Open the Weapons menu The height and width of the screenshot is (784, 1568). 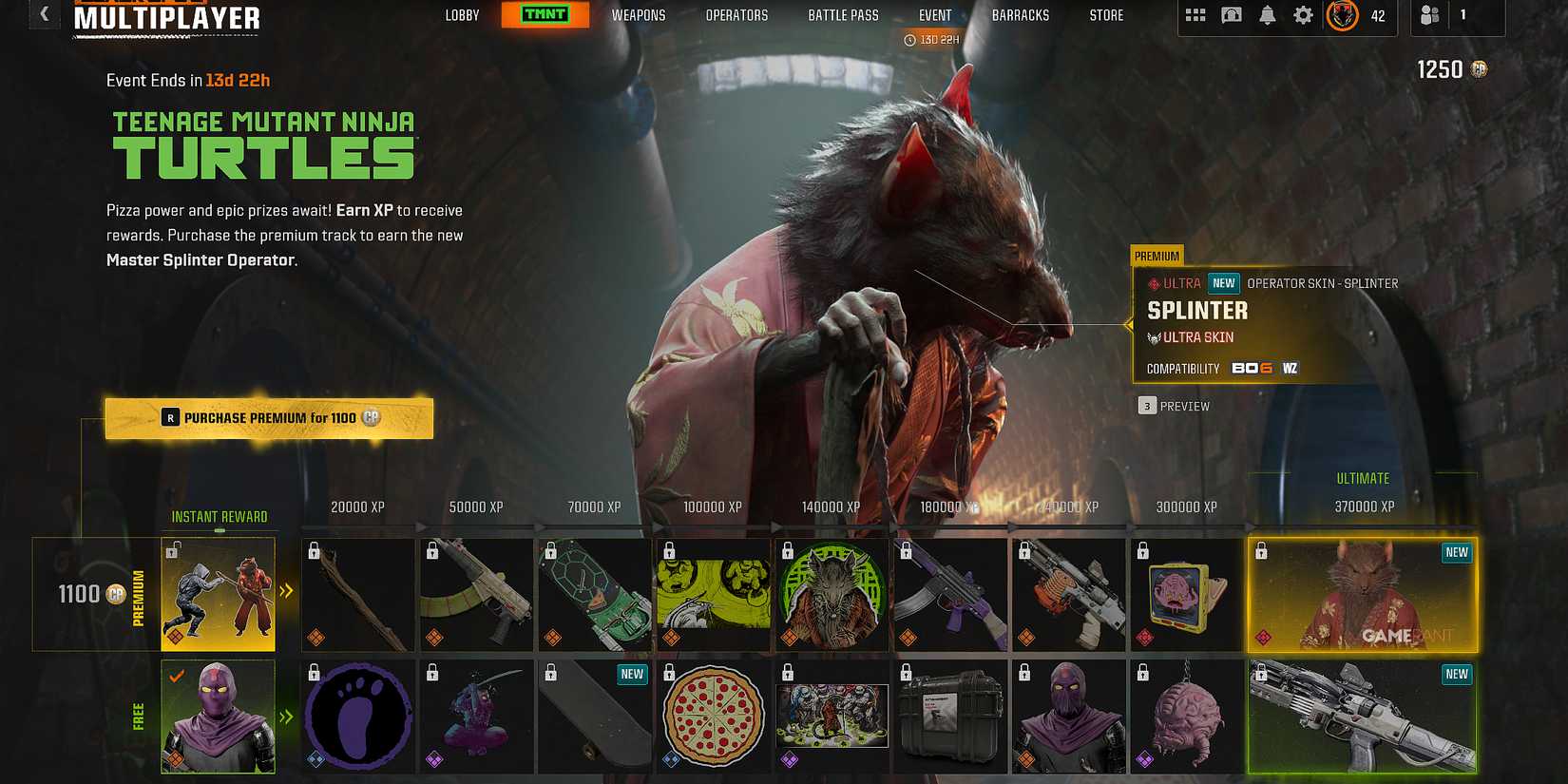[x=639, y=15]
